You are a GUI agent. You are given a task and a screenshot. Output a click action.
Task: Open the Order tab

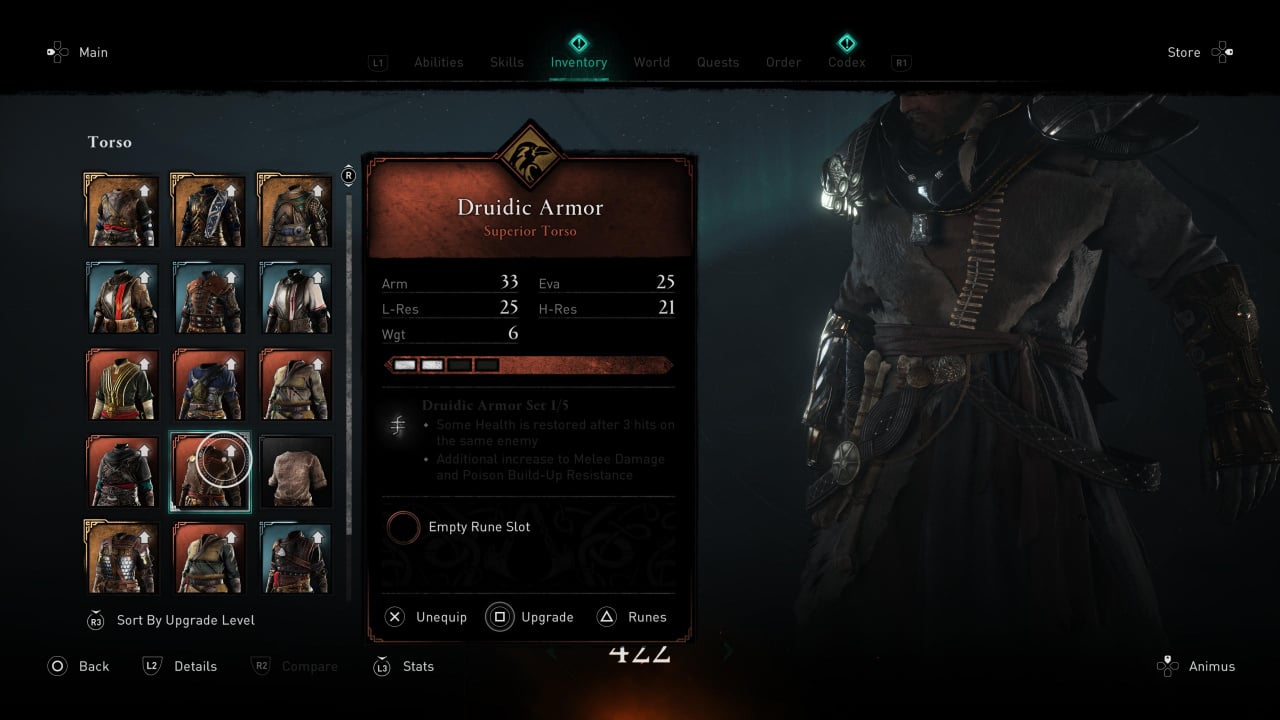(783, 62)
